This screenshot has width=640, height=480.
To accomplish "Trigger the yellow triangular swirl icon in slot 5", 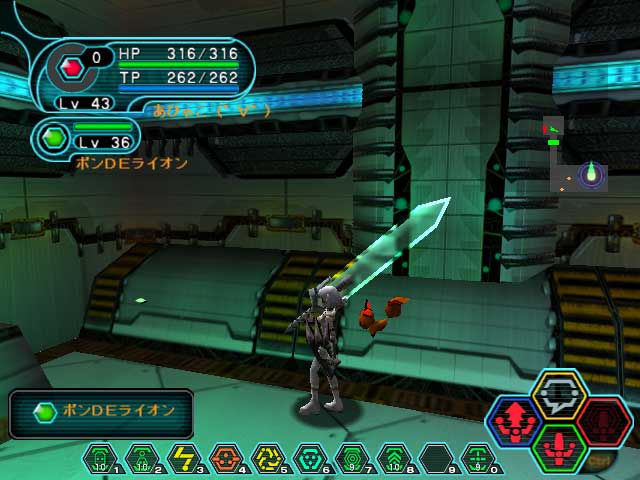I will 267,458.
